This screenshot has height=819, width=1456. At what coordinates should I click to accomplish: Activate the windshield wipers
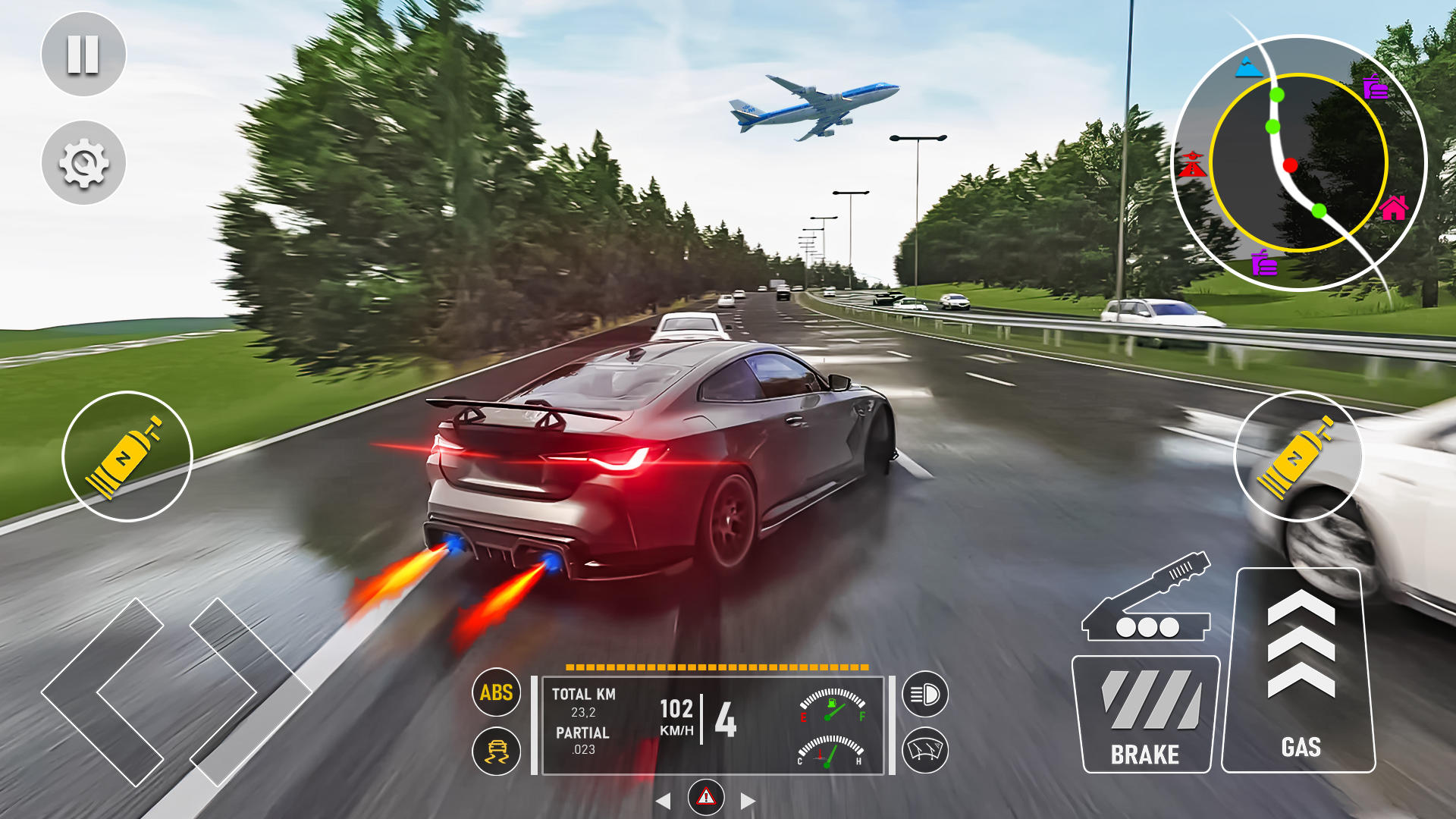925,750
